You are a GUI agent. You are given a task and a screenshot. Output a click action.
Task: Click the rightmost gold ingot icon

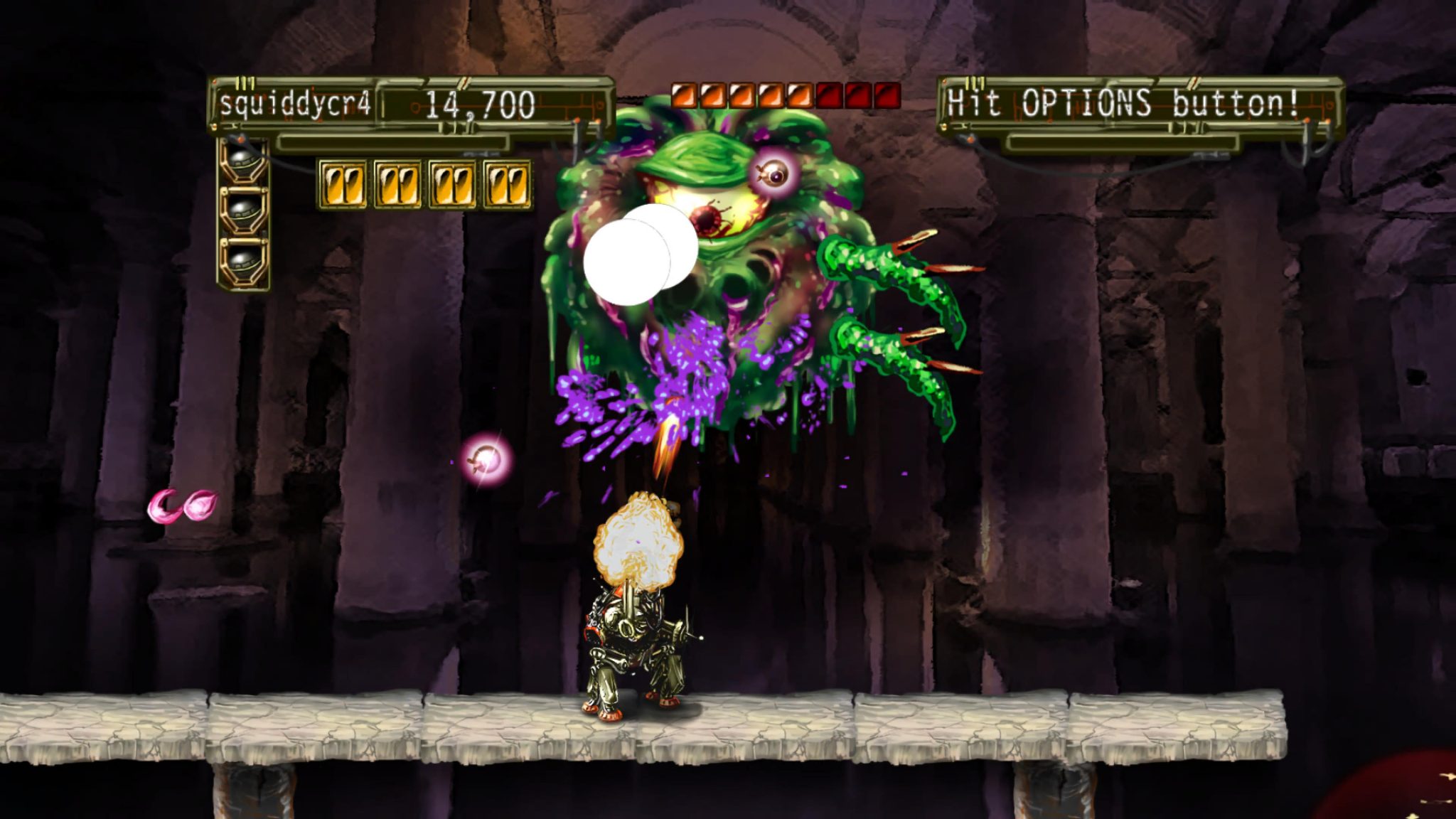[506, 183]
